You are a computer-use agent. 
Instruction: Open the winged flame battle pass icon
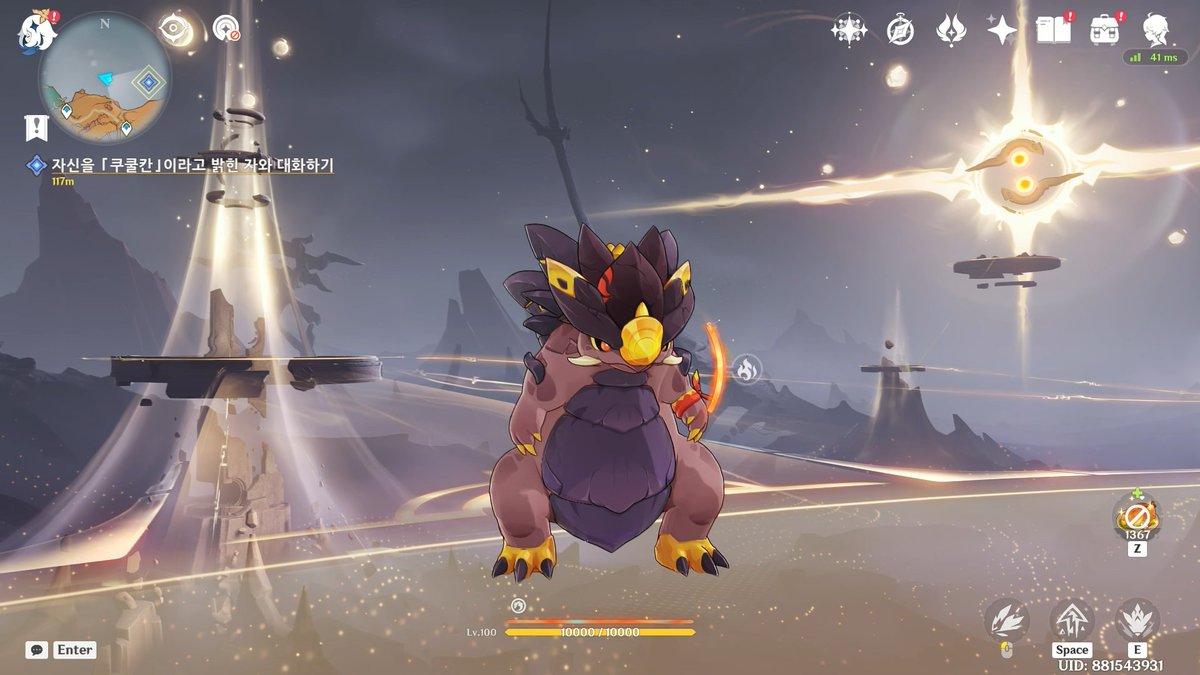click(x=951, y=29)
